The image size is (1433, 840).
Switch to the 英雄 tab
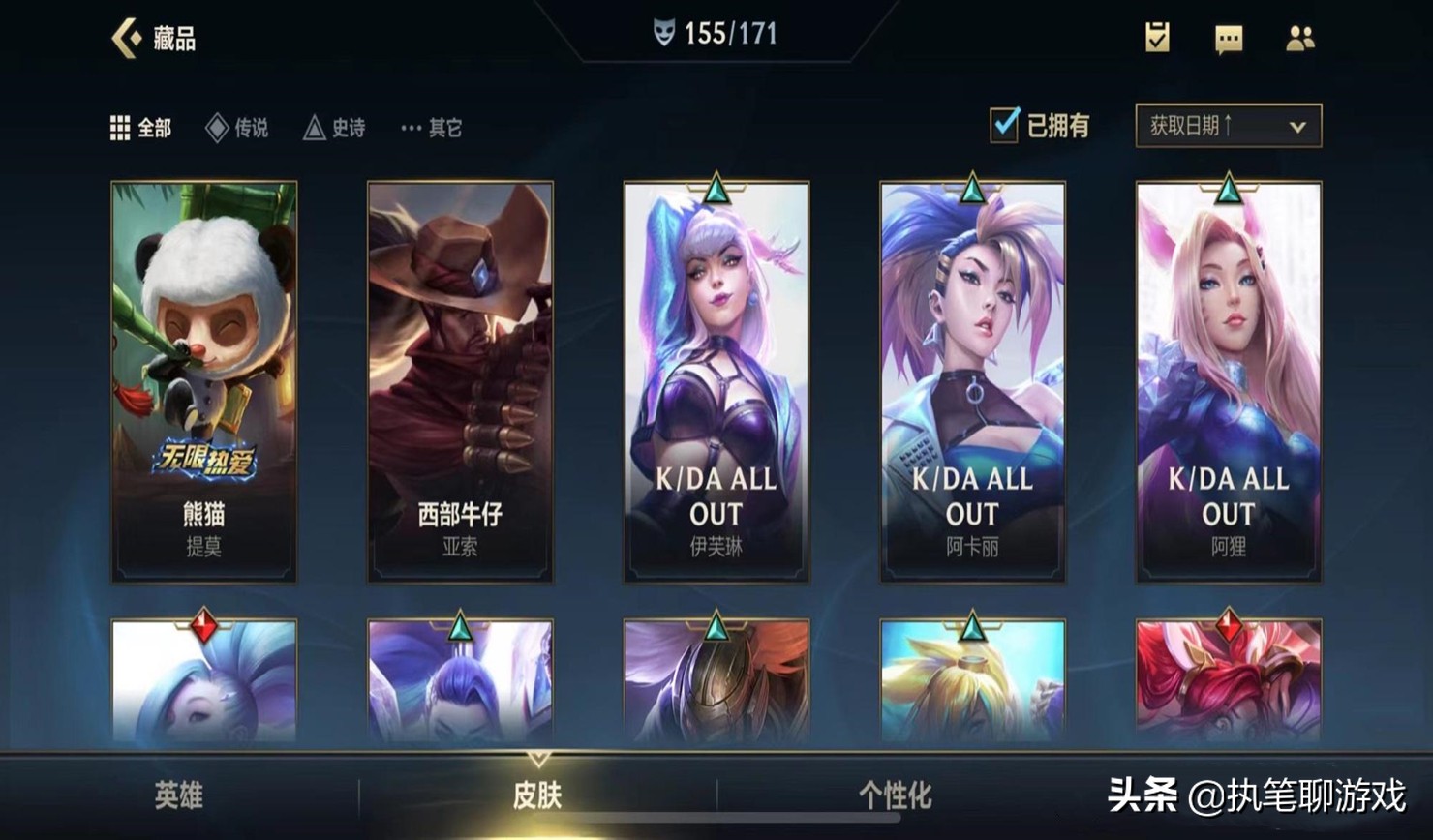(x=179, y=795)
